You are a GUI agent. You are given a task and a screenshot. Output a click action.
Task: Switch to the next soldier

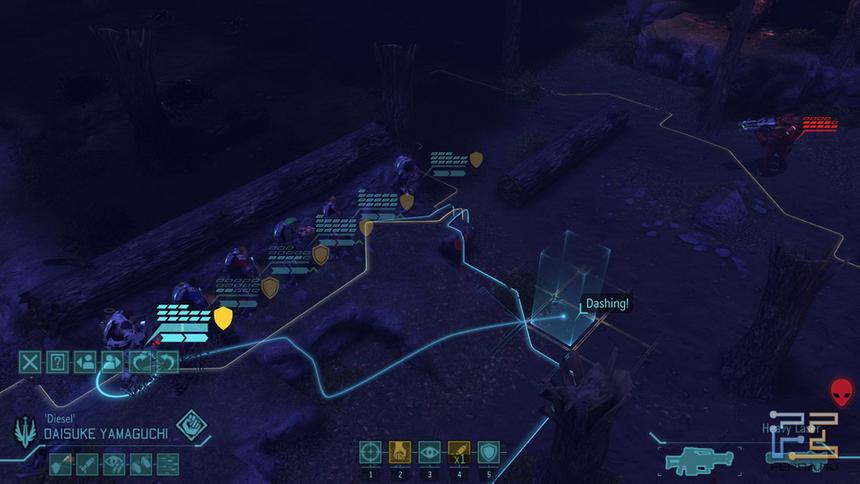pyautogui.click(x=112, y=362)
